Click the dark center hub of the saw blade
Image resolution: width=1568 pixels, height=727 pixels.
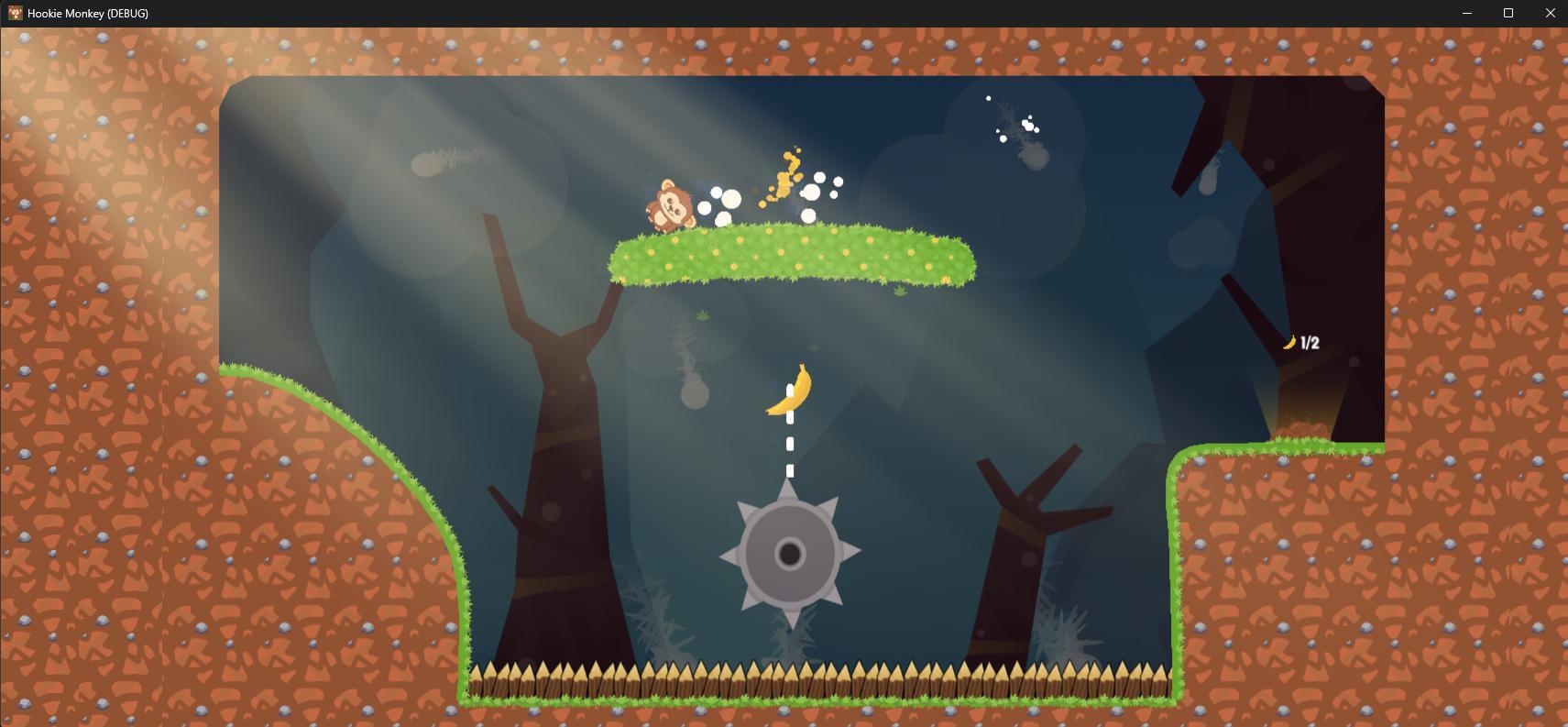pos(790,553)
